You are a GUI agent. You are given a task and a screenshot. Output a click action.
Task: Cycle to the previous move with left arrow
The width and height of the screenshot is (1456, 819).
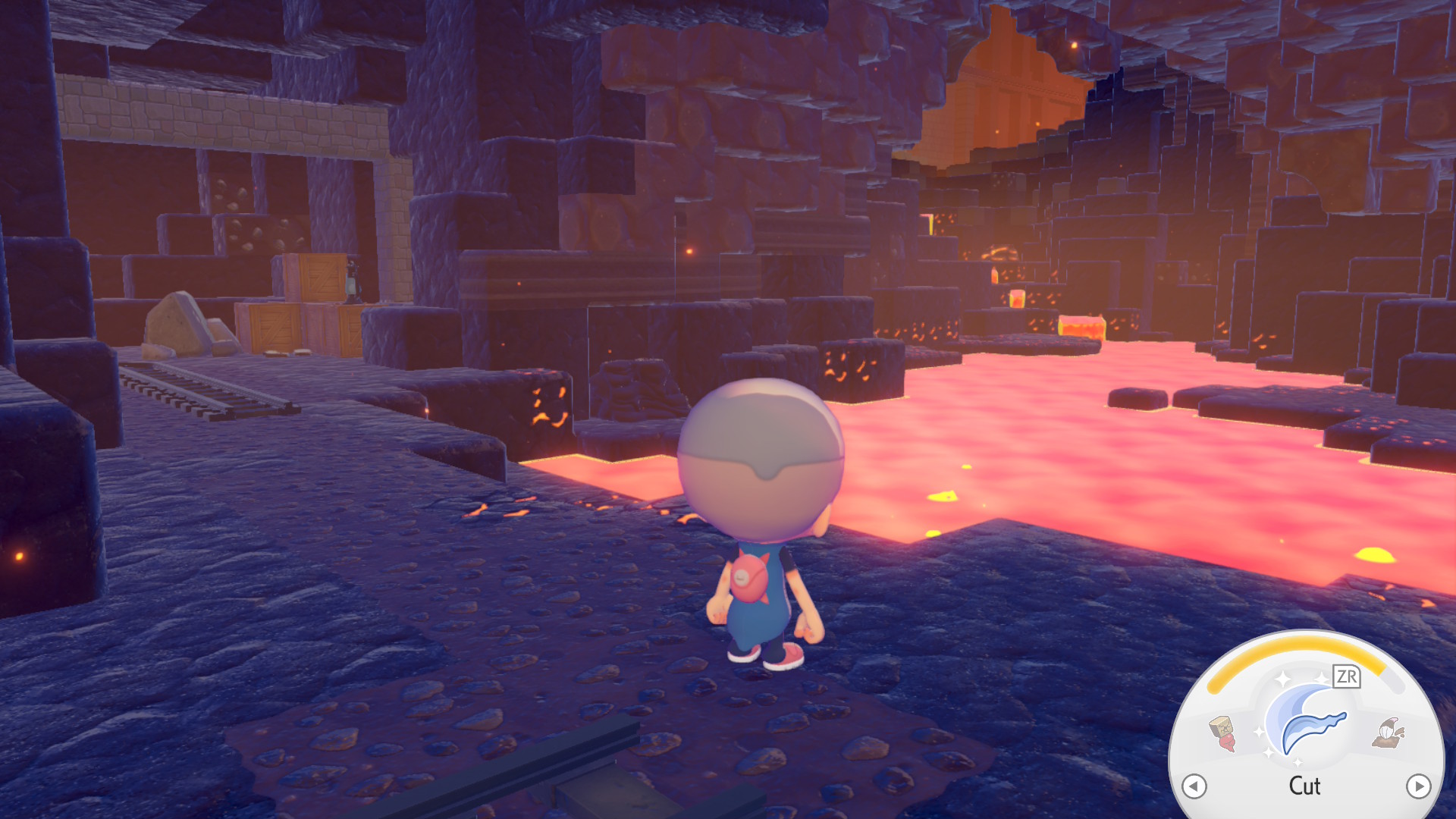pyautogui.click(x=1194, y=786)
